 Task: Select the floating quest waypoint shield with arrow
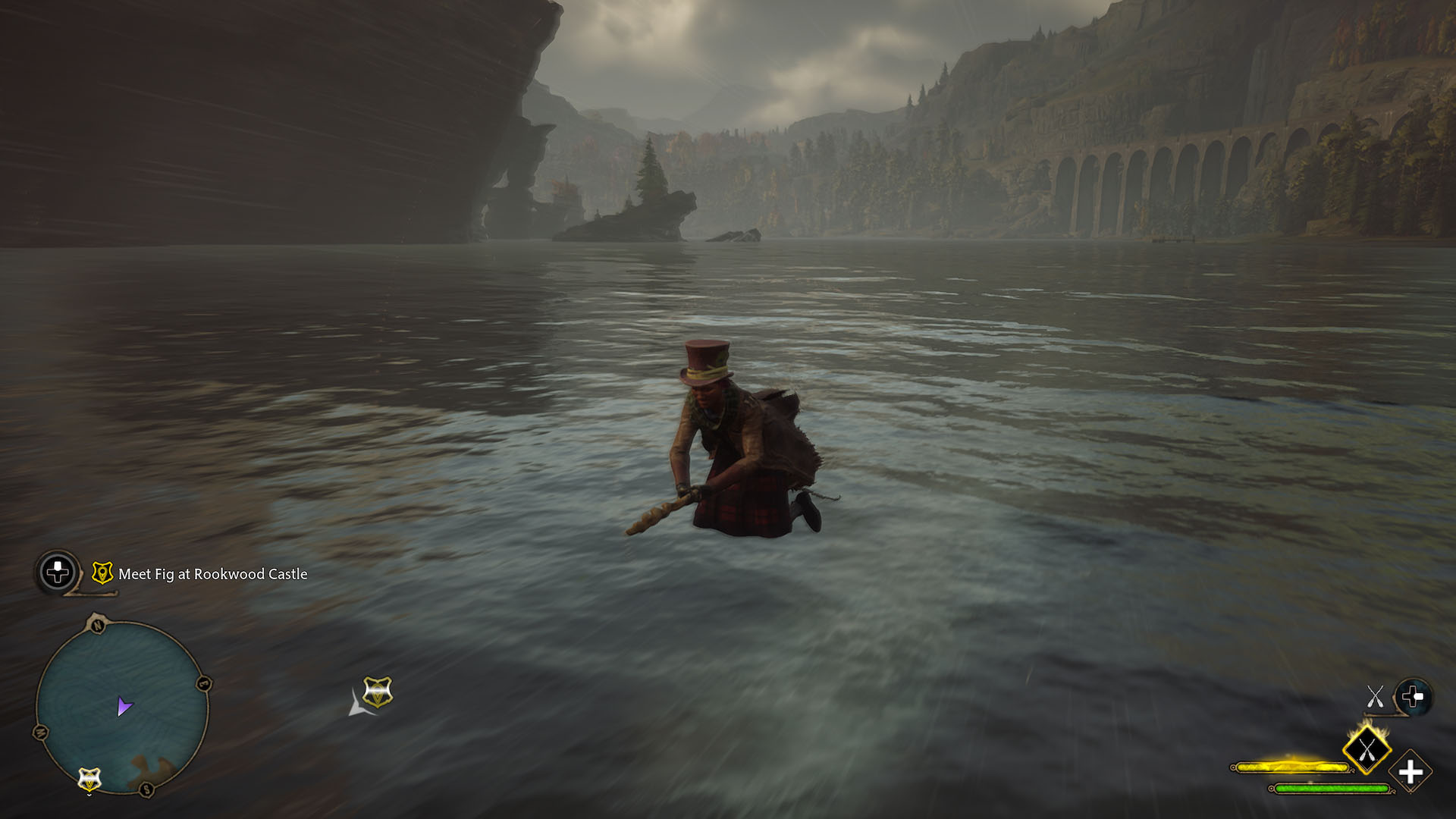[x=377, y=692]
